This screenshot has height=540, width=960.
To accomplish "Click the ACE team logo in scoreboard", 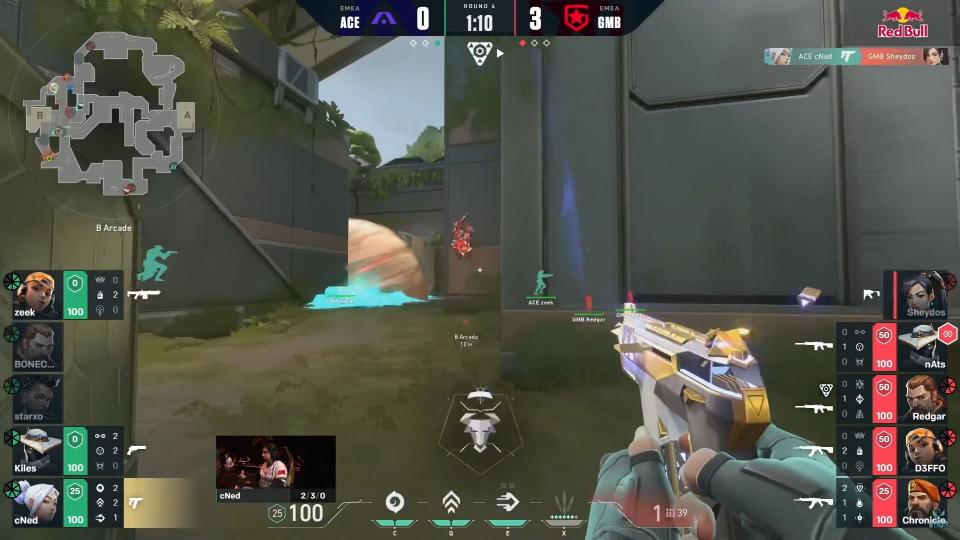I will (384, 19).
